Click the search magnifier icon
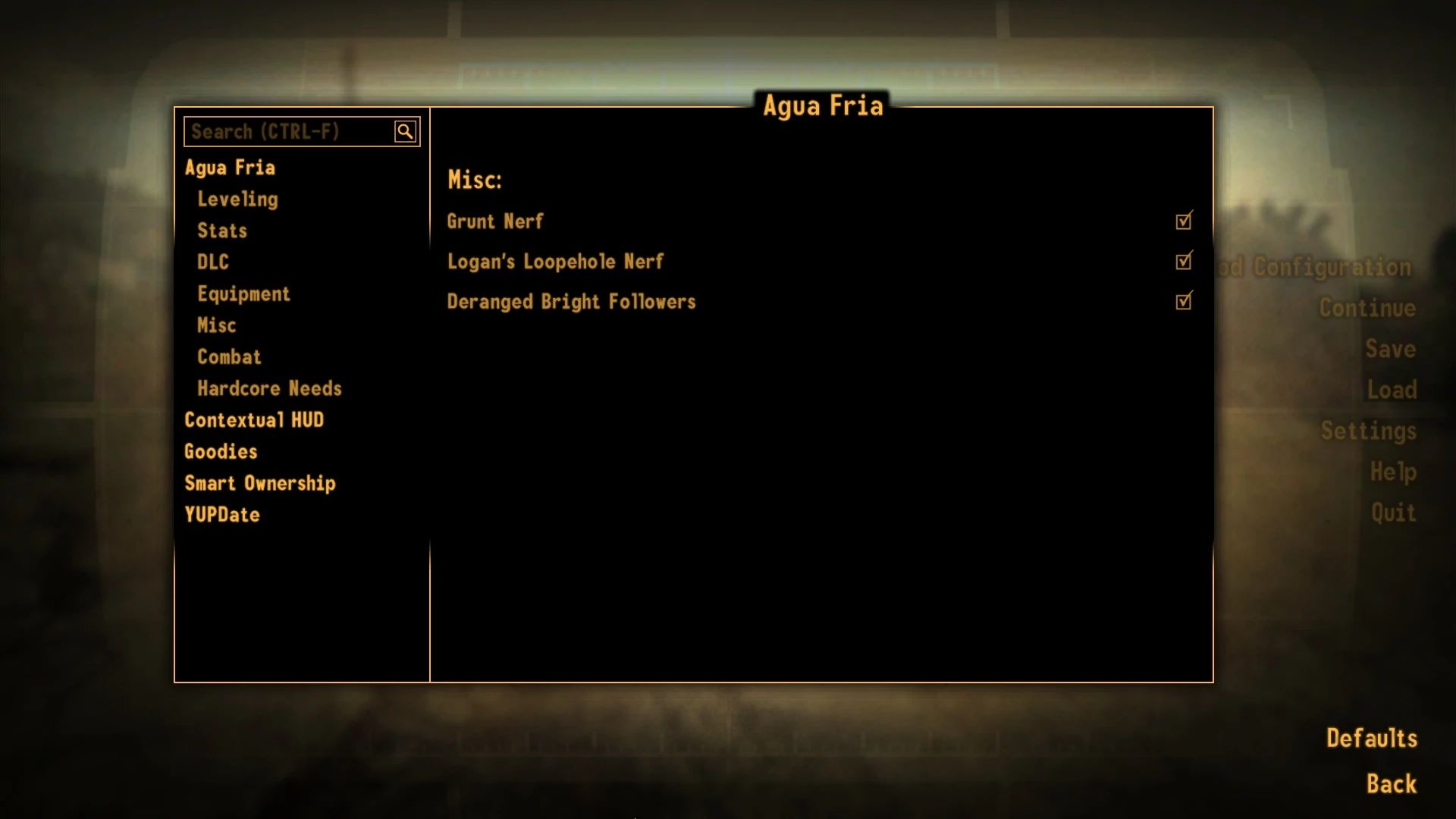The image size is (1456, 819). (406, 130)
